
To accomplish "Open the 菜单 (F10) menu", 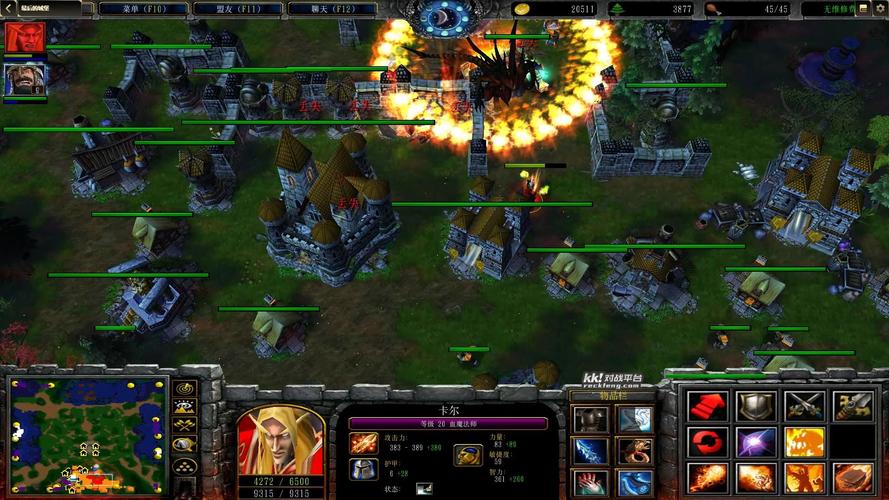I will 142,9.
